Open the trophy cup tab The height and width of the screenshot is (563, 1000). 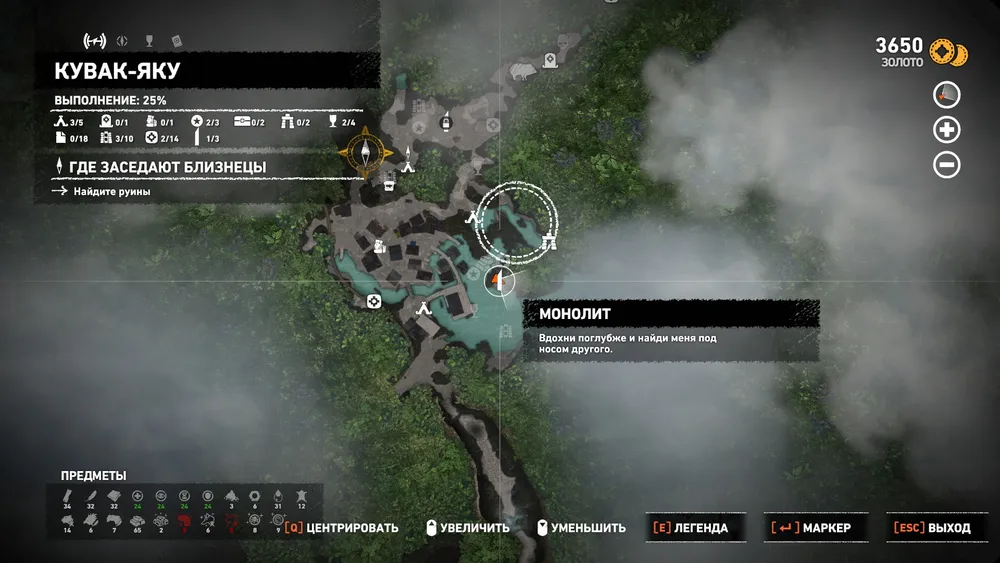[149, 41]
